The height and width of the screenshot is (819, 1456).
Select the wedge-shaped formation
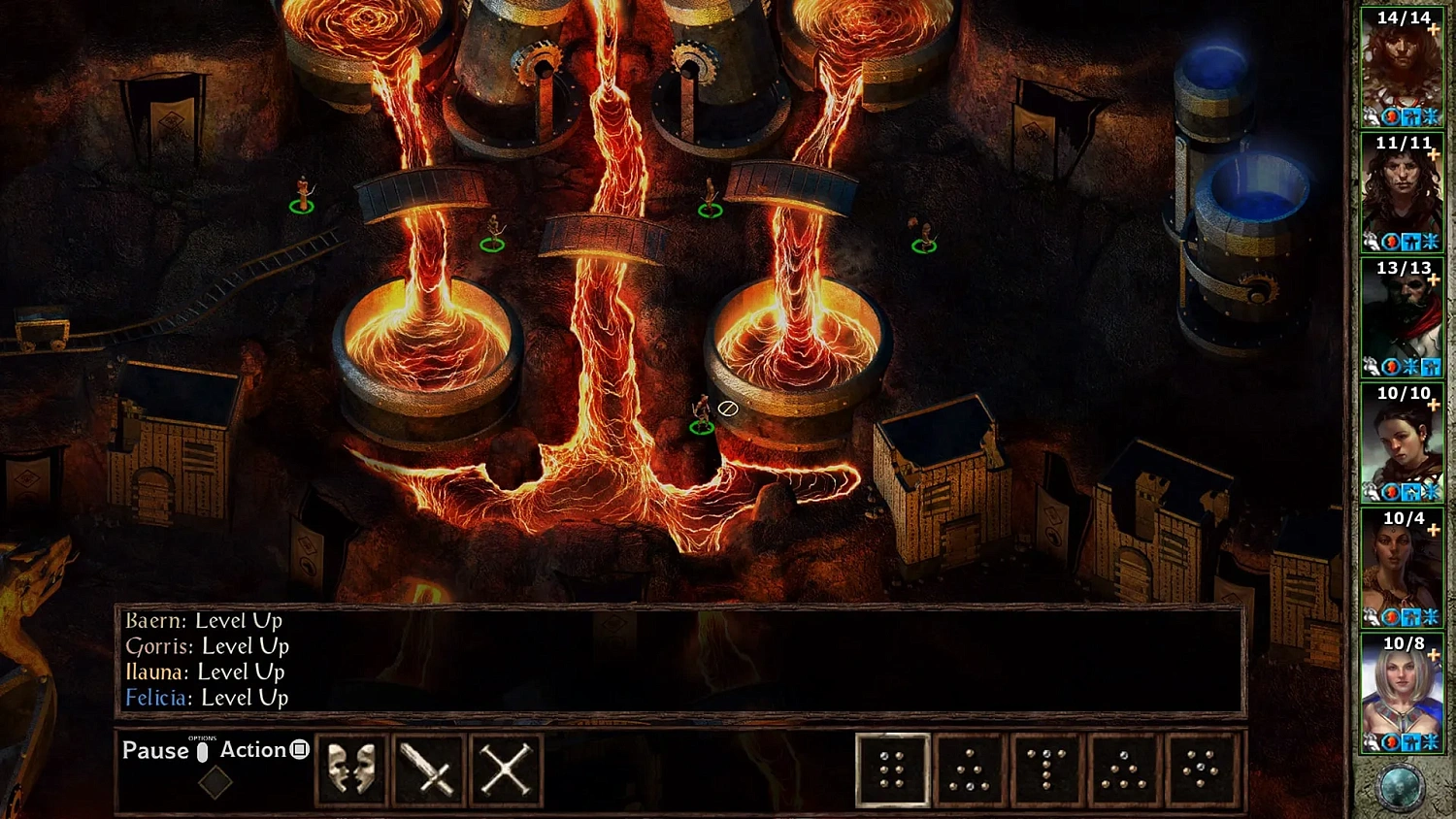pos(969,770)
